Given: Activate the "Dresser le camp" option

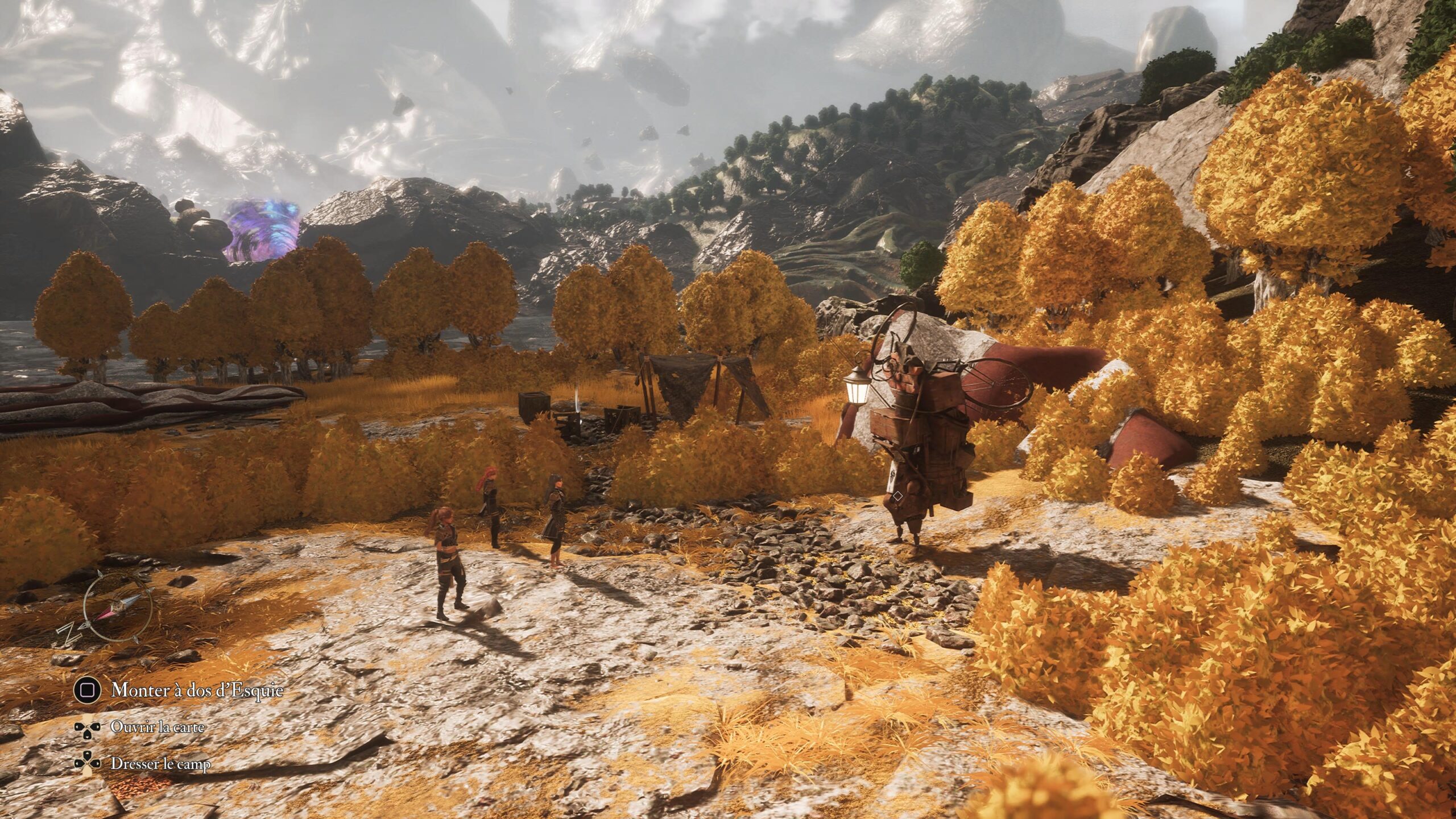Looking at the screenshot, I should coord(160,763).
